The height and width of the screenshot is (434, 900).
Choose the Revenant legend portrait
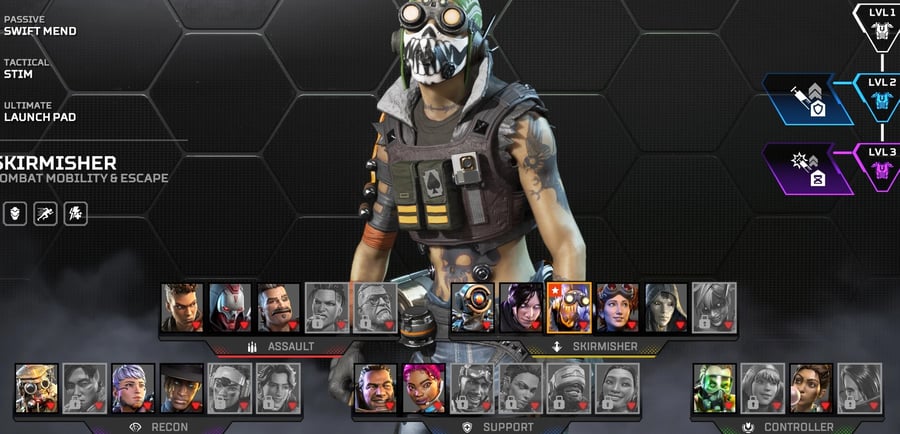coord(230,306)
